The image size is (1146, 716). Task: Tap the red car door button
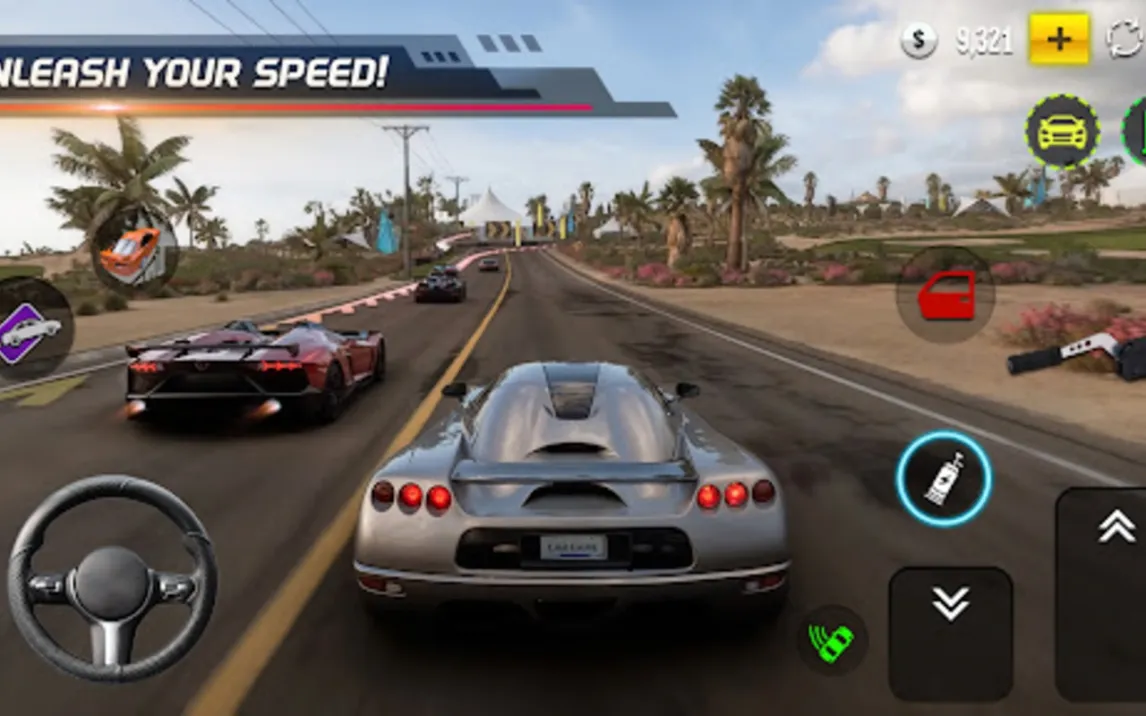point(945,295)
